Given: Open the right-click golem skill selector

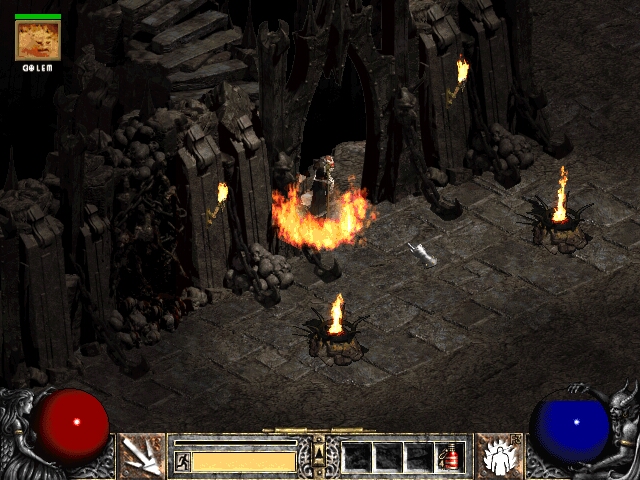Looking at the screenshot, I should coord(497,456).
